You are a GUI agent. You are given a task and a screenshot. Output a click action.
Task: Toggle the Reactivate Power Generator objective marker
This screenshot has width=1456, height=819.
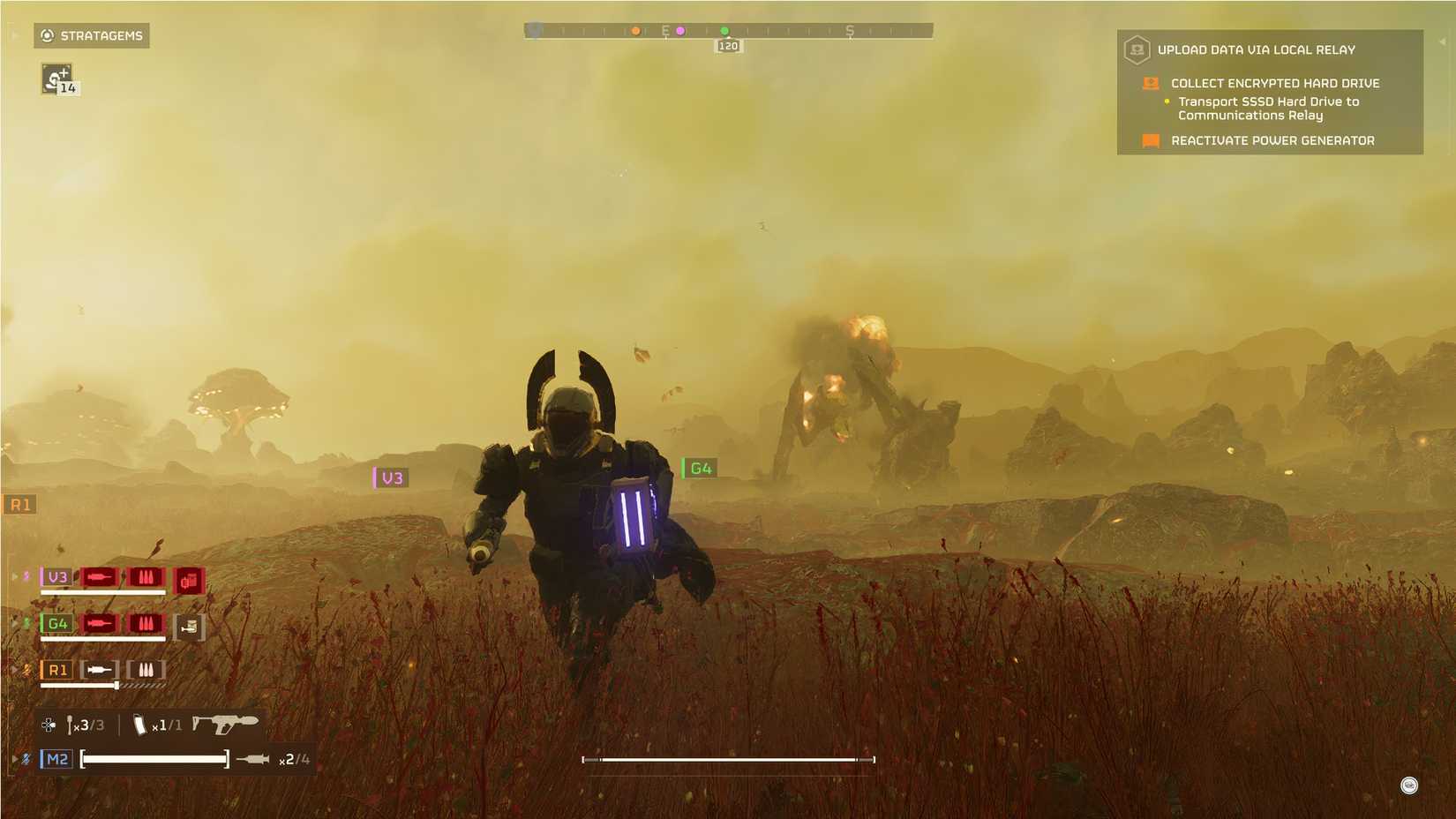point(1152,140)
